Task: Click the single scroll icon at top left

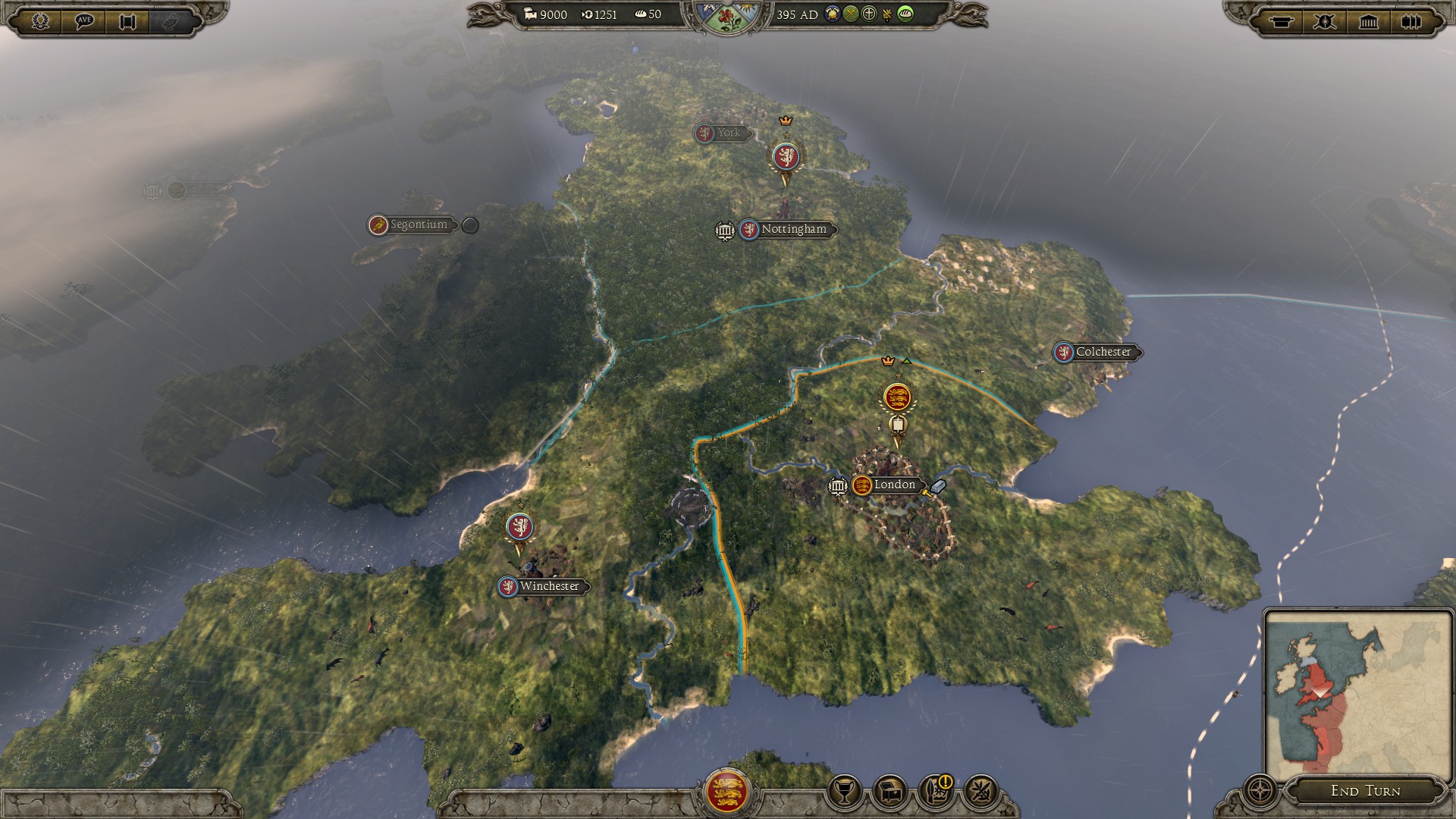Action: click(127, 21)
